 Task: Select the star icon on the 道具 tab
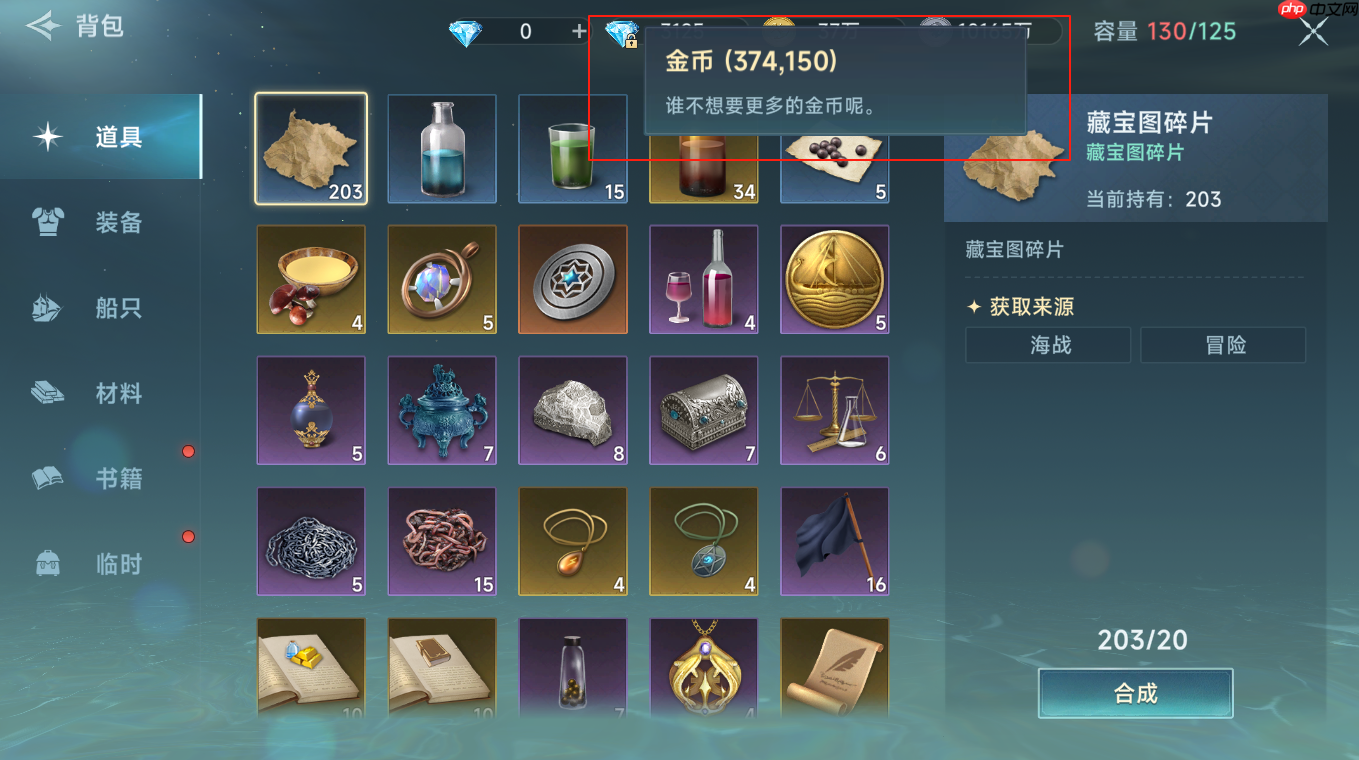point(49,137)
